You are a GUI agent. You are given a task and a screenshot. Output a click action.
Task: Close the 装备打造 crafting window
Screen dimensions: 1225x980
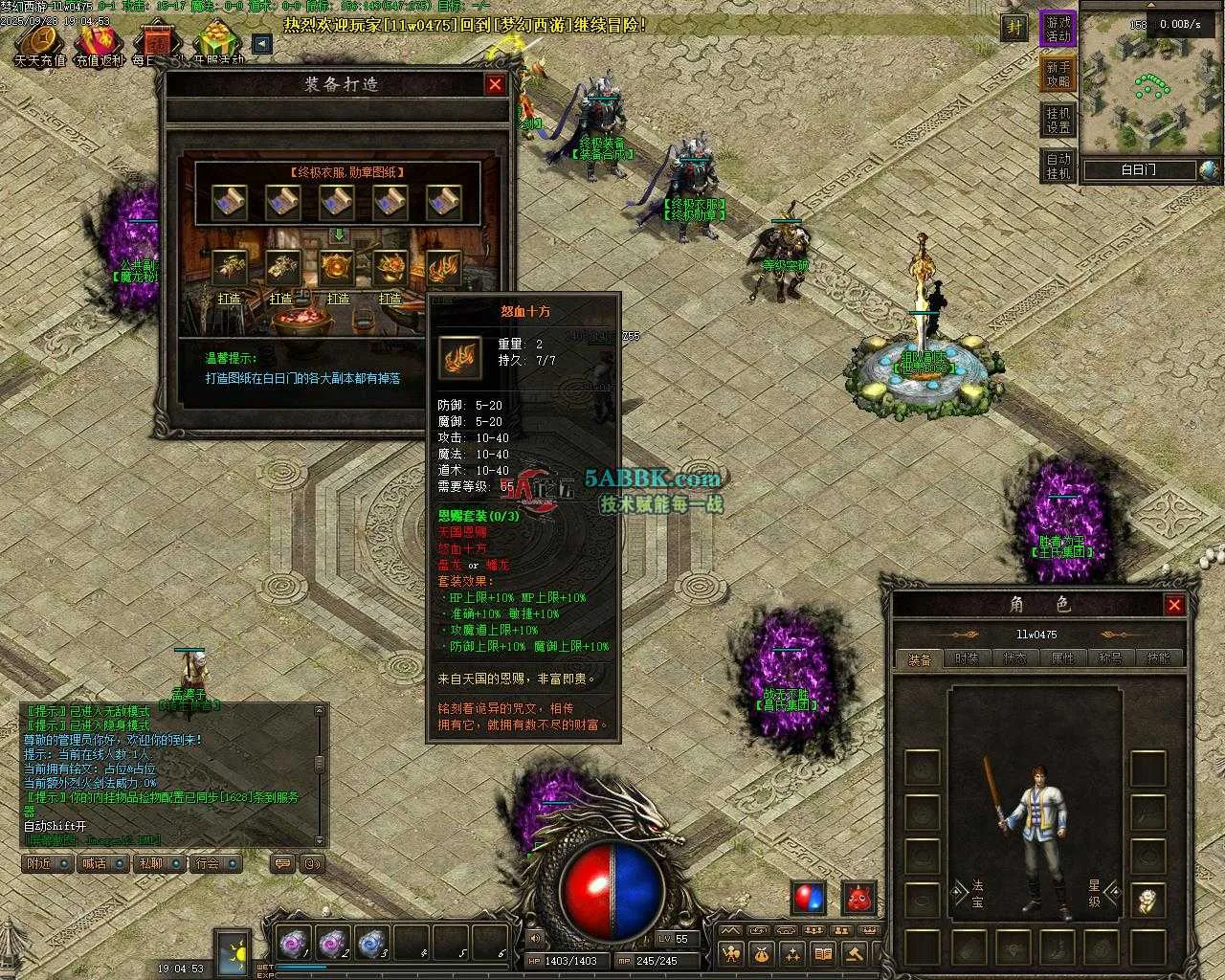click(495, 84)
